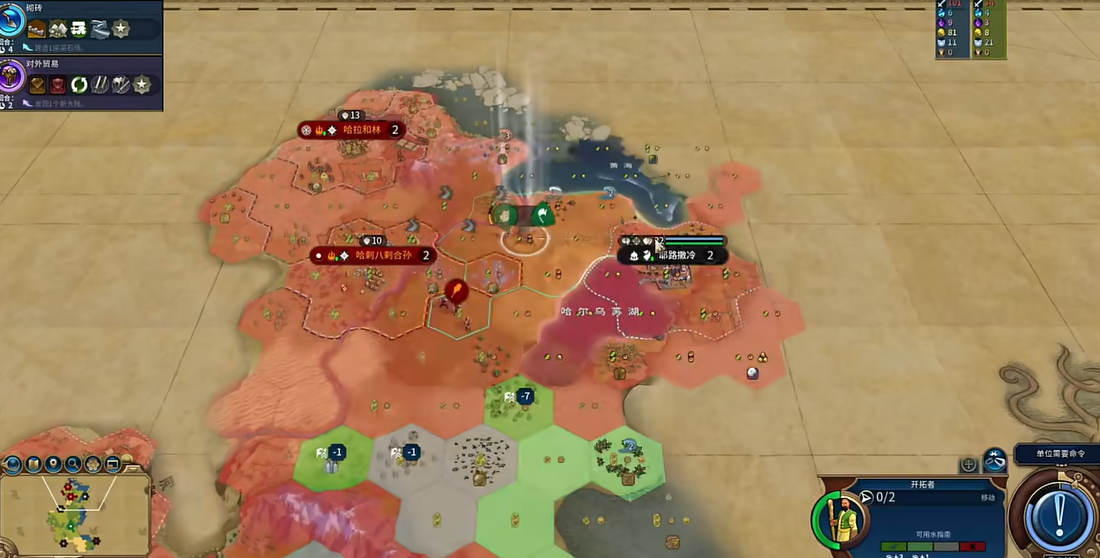Select the 哈剌八剌合孙 city banner

coord(373,255)
